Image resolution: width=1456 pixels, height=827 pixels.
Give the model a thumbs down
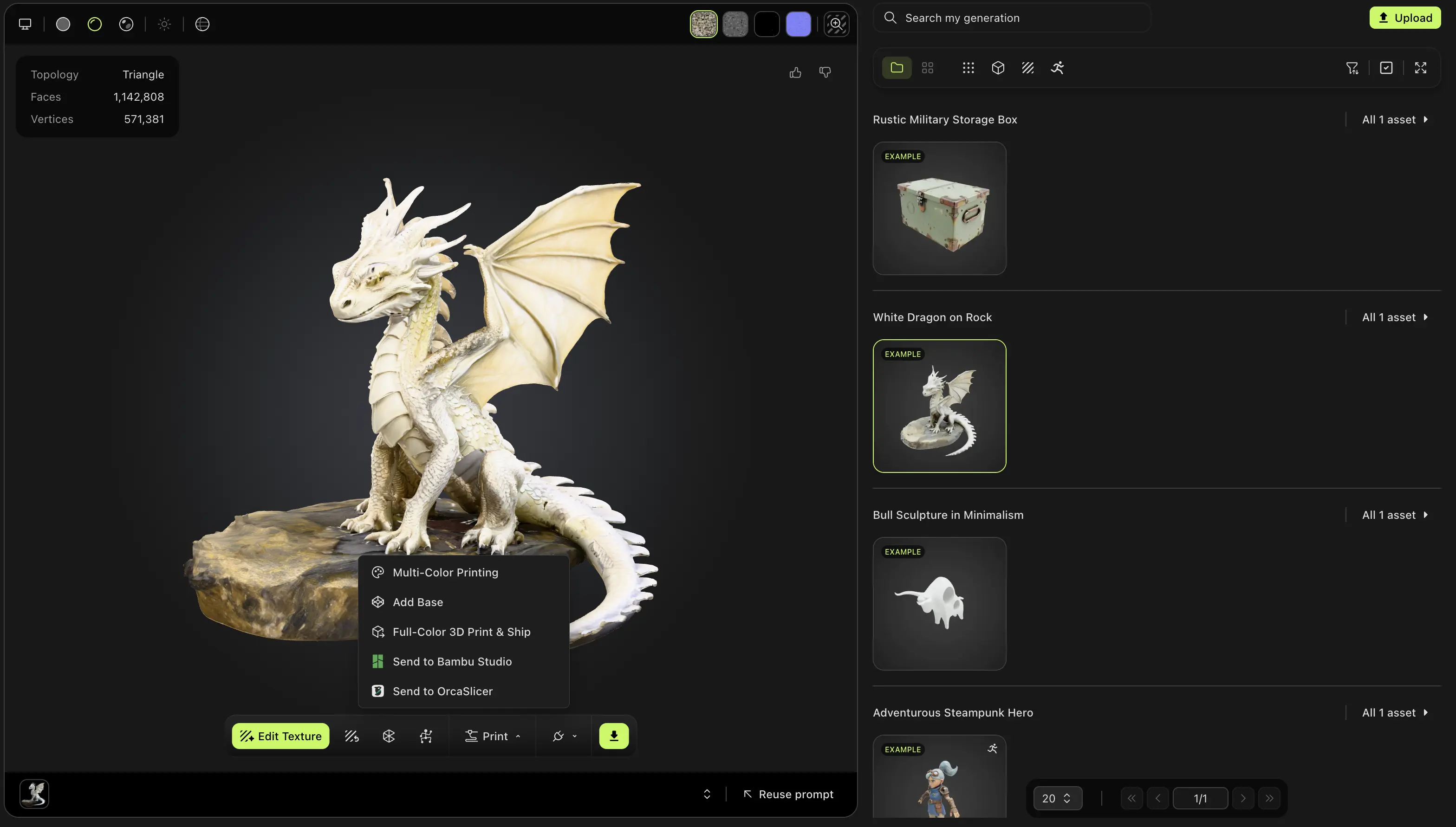825,72
